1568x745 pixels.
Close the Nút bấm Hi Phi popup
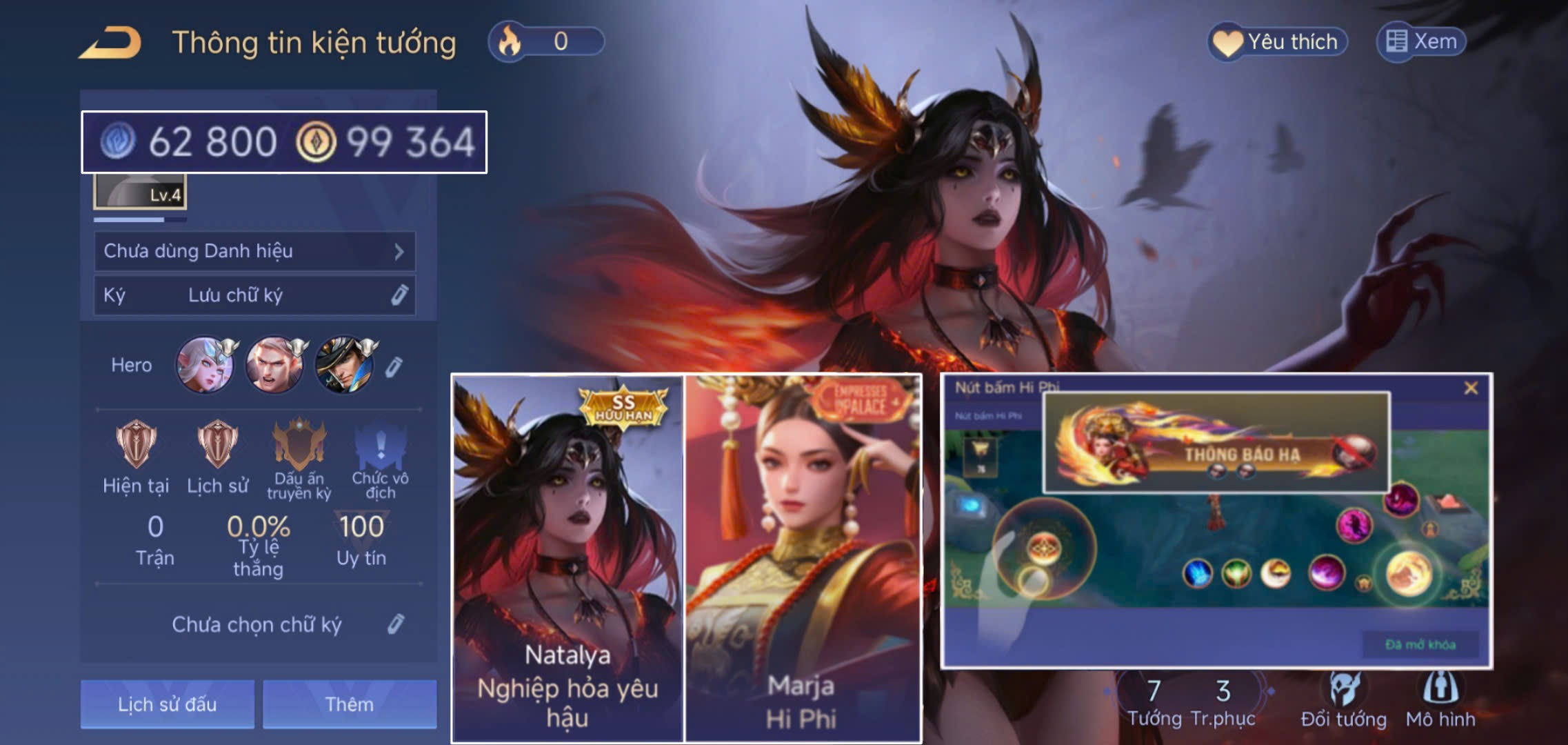tap(1471, 388)
